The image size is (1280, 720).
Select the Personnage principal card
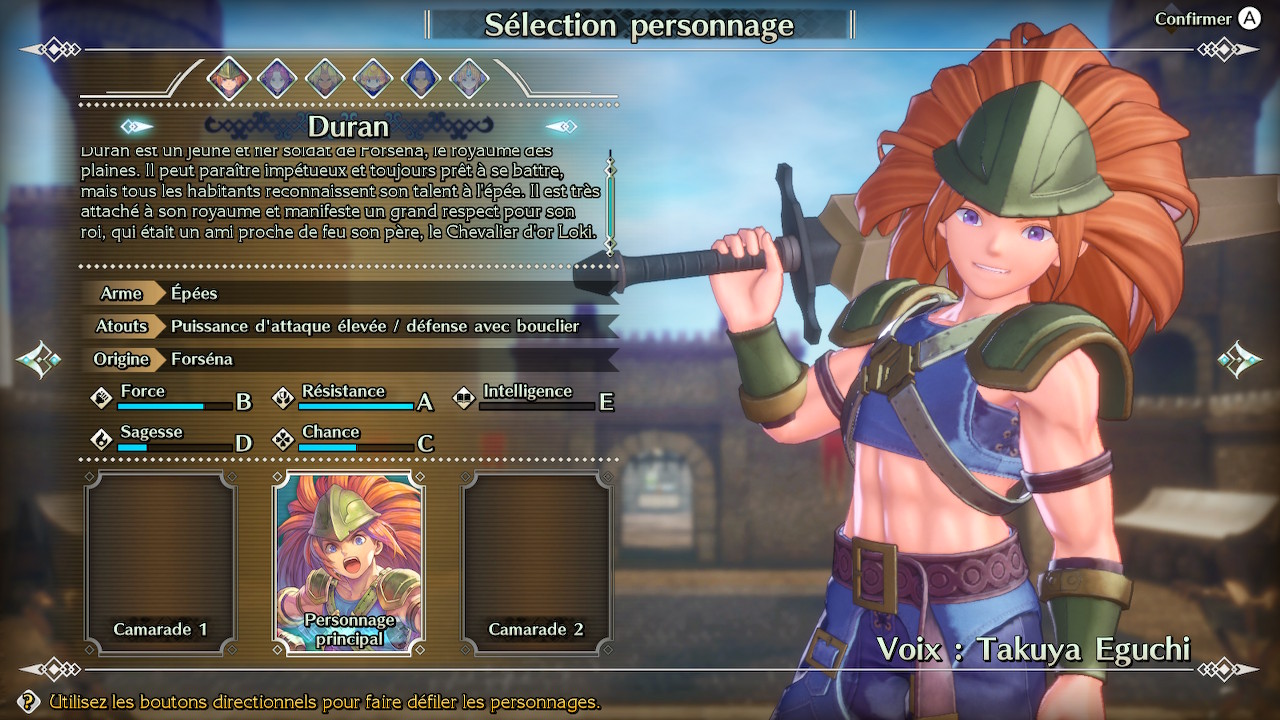[x=349, y=562]
